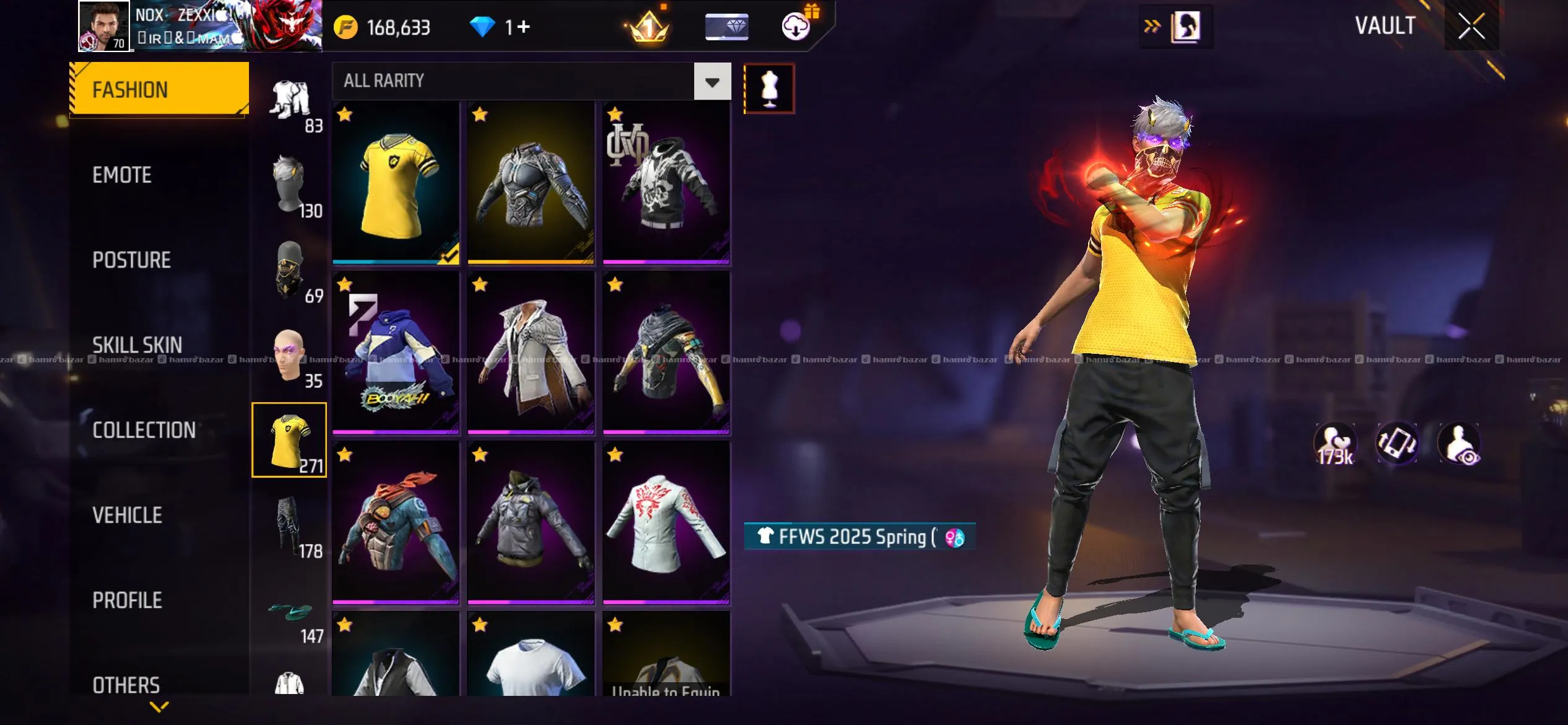Select the Skill Skin menu entry
1568x725 pixels.
tap(137, 345)
